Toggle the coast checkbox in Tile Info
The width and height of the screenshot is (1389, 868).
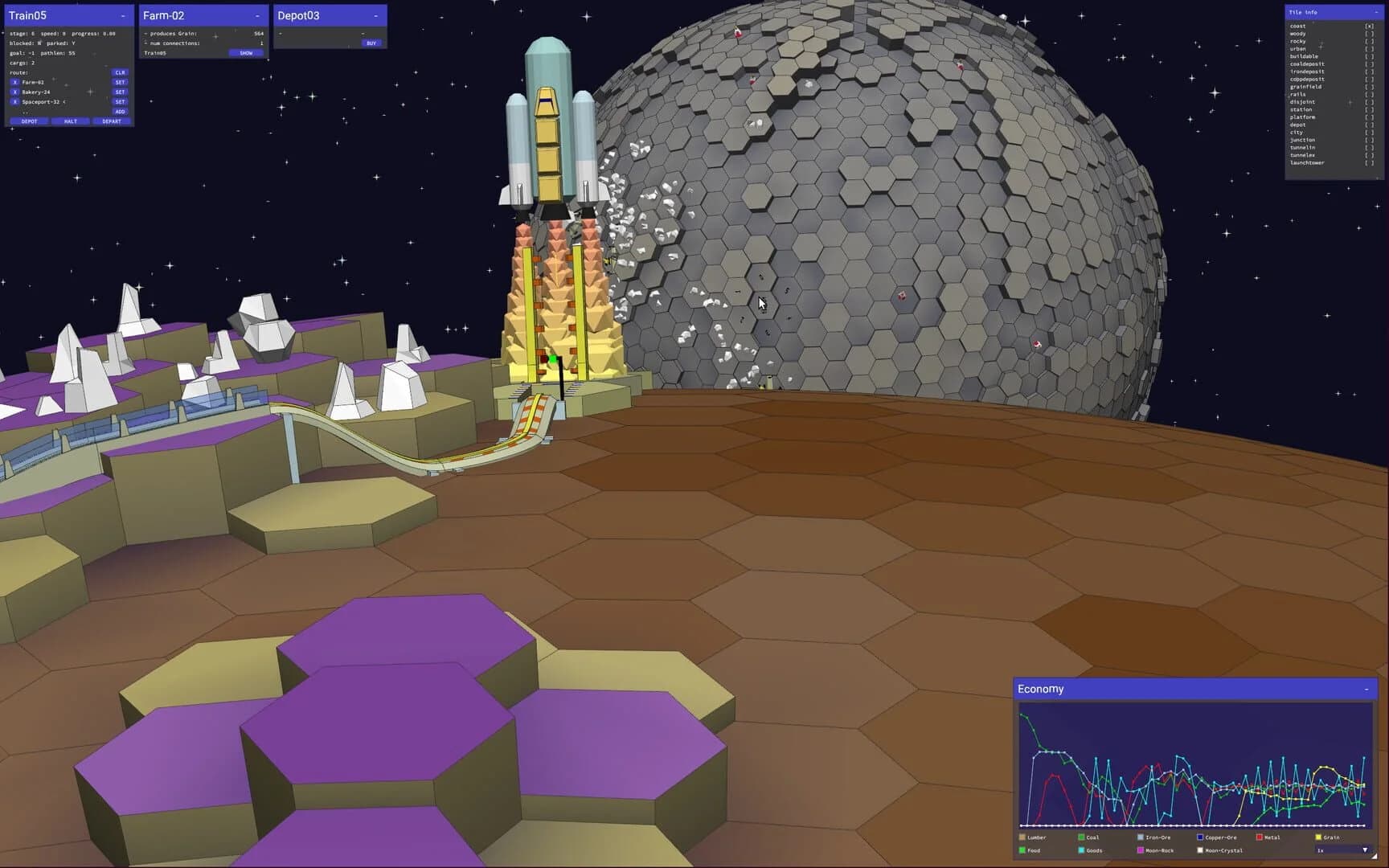(x=1370, y=26)
